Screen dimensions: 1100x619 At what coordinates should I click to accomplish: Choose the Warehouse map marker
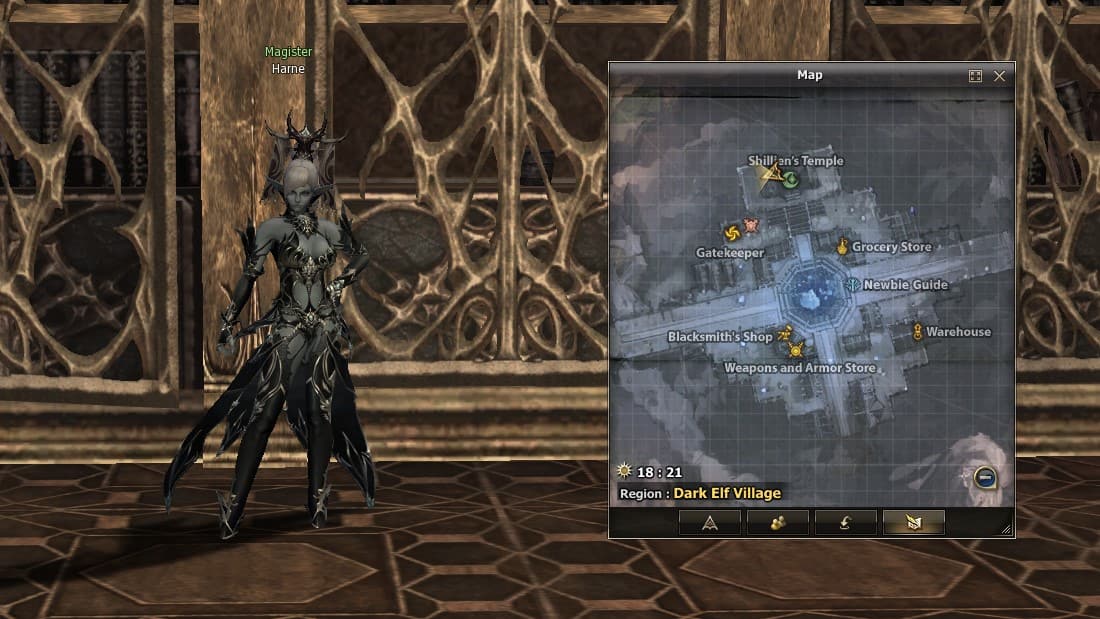click(917, 331)
